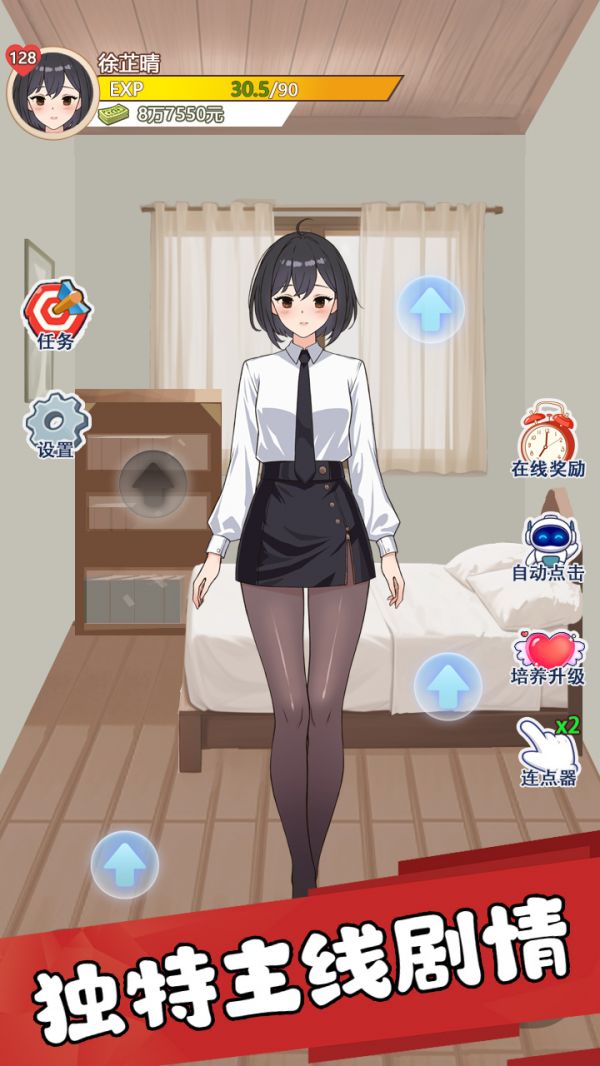600x1066 pixels.
Task: Activate the 自动点击 robot icon
Action: pyautogui.click(x=547, y=541)
